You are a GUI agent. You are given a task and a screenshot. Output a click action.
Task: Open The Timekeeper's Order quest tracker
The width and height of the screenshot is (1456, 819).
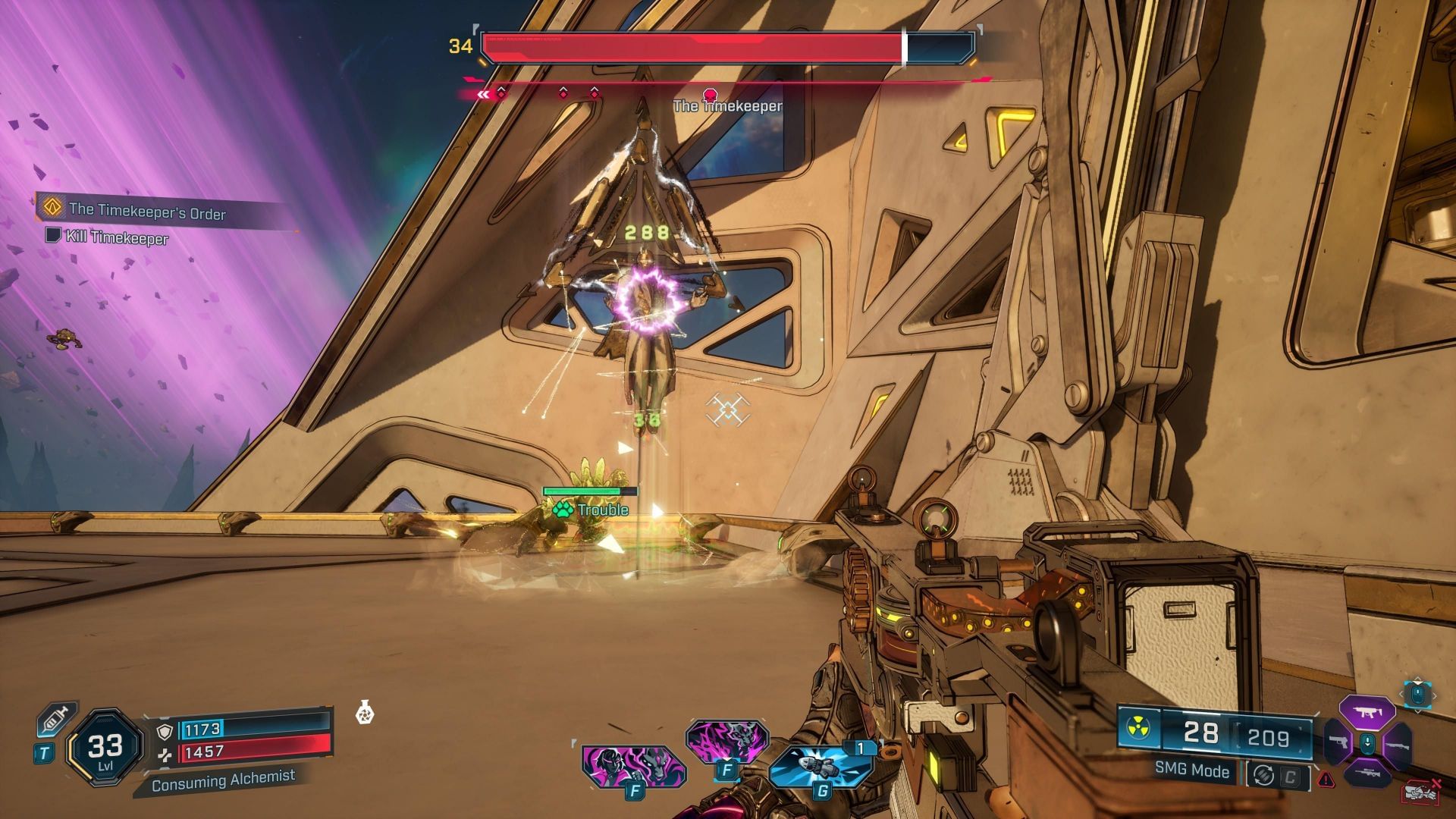[147, 212]
